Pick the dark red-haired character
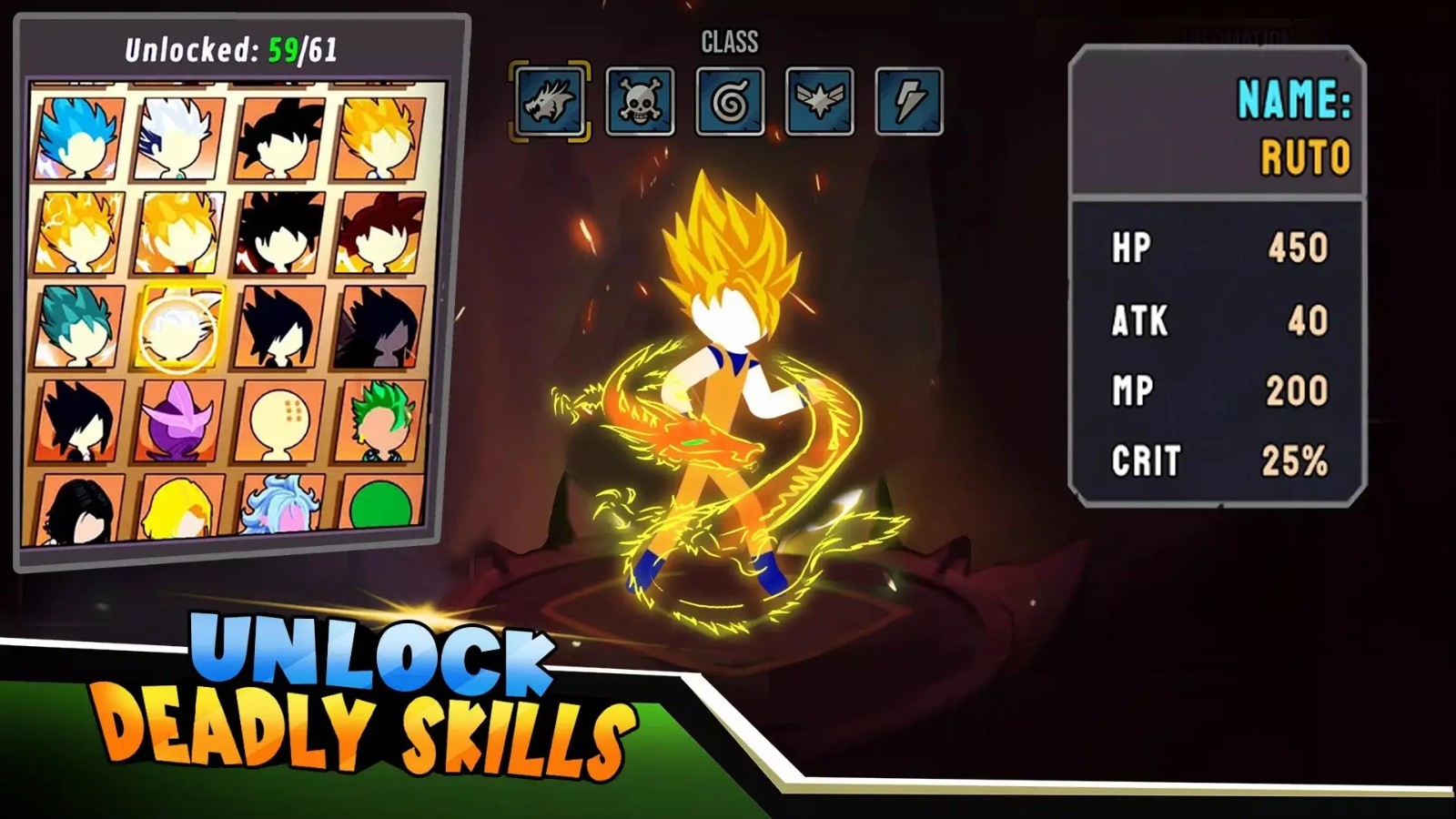 (380, 231)
